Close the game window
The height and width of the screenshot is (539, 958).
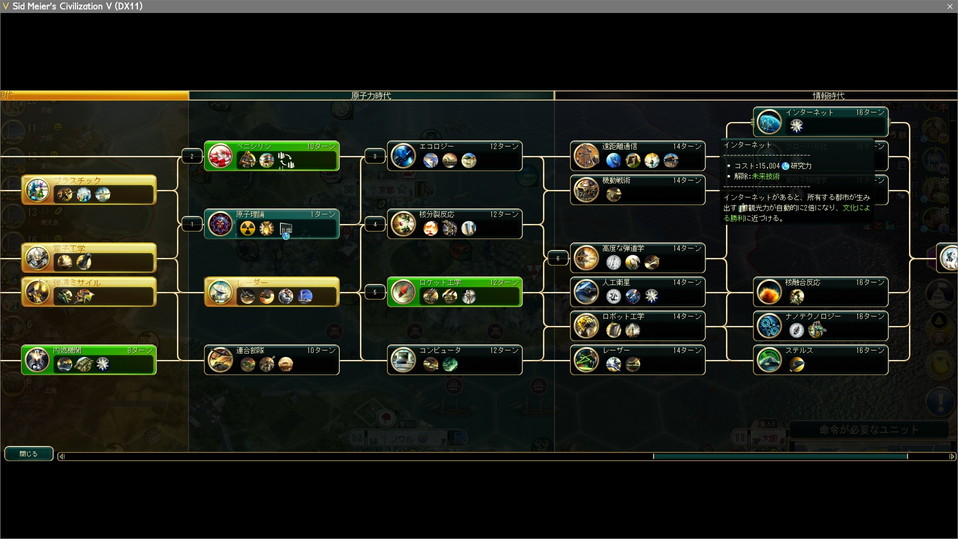pos(949,6)
